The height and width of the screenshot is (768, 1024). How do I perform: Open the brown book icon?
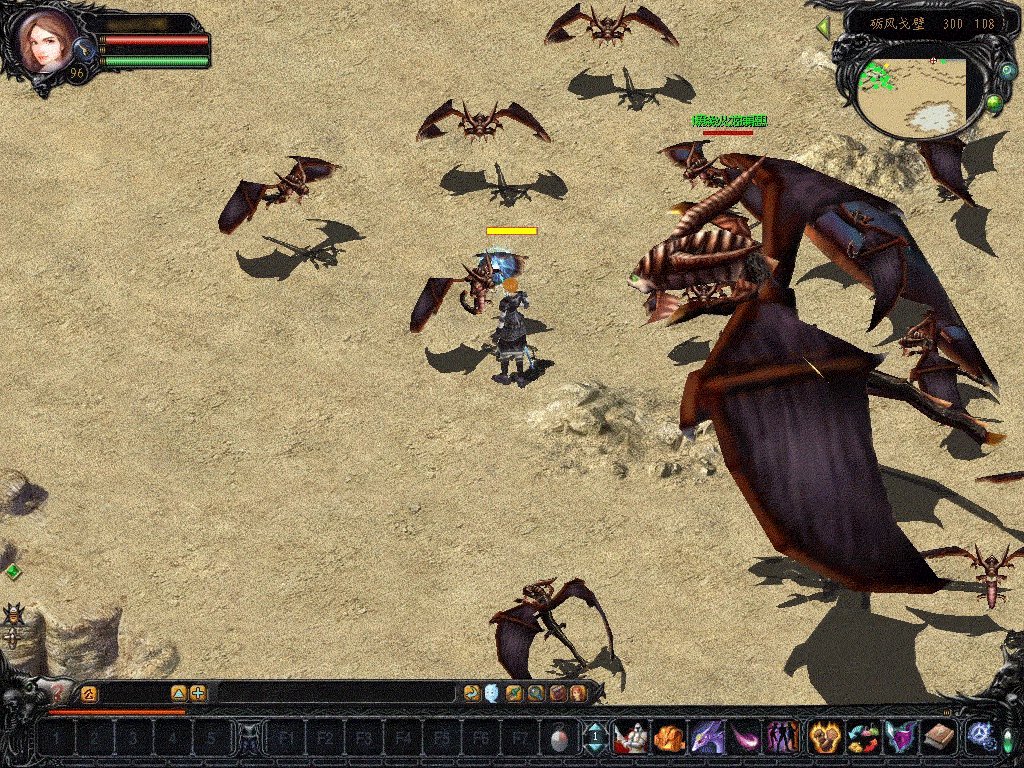pos(939,738)
